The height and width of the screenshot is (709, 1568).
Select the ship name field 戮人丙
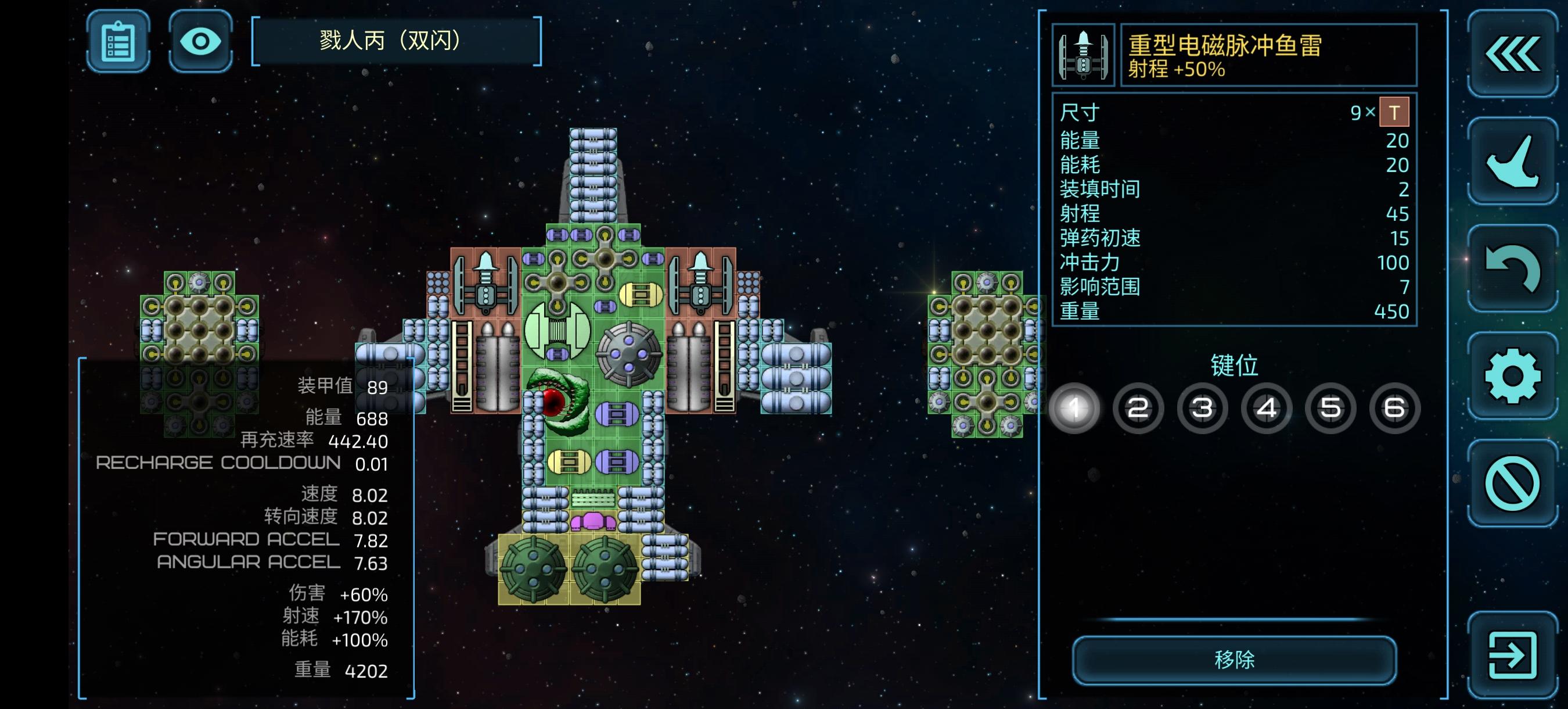tap(396, 41)
